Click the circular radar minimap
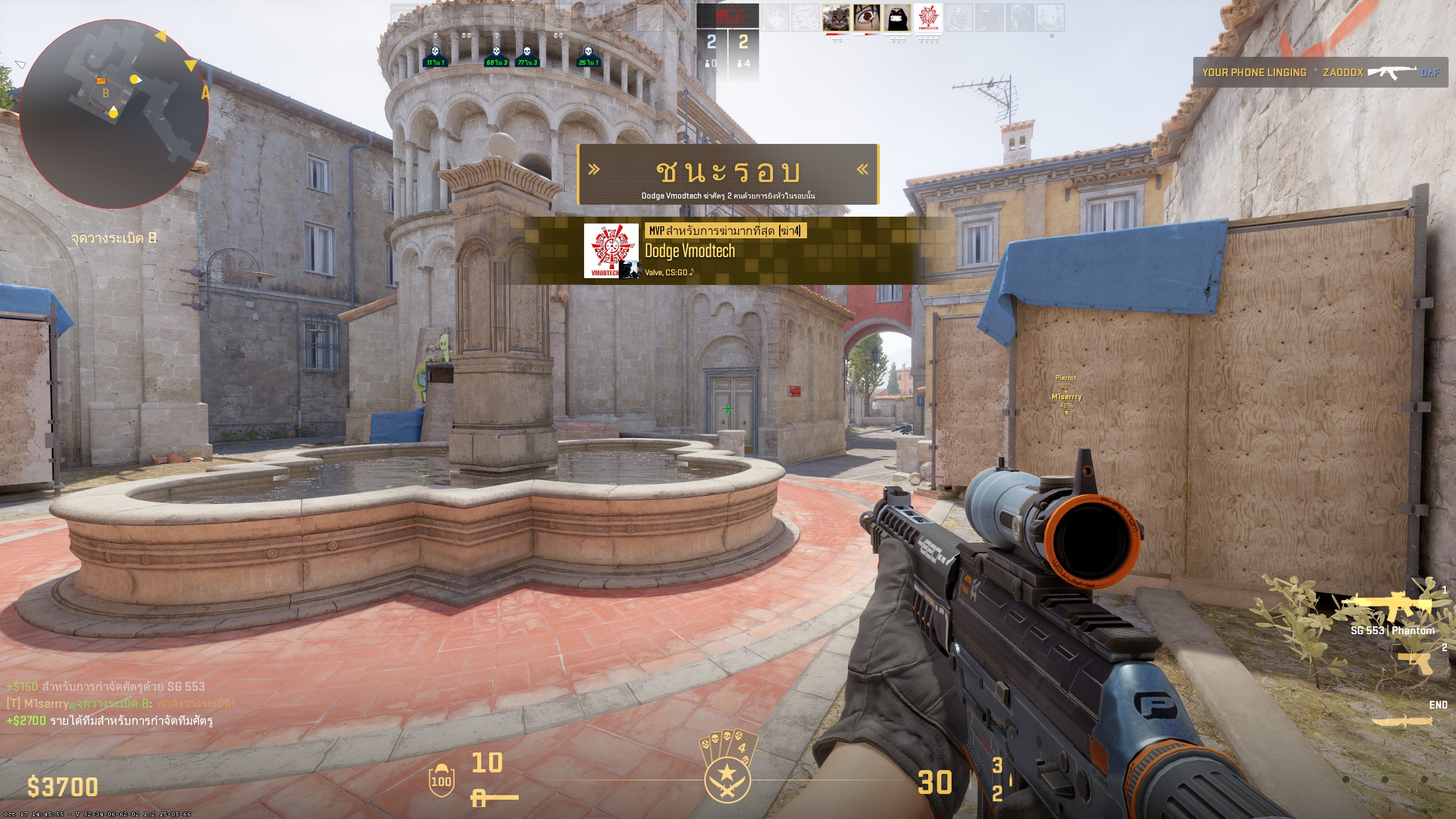Viewport: 1456px width, 819px height. [x=114, y=113]
